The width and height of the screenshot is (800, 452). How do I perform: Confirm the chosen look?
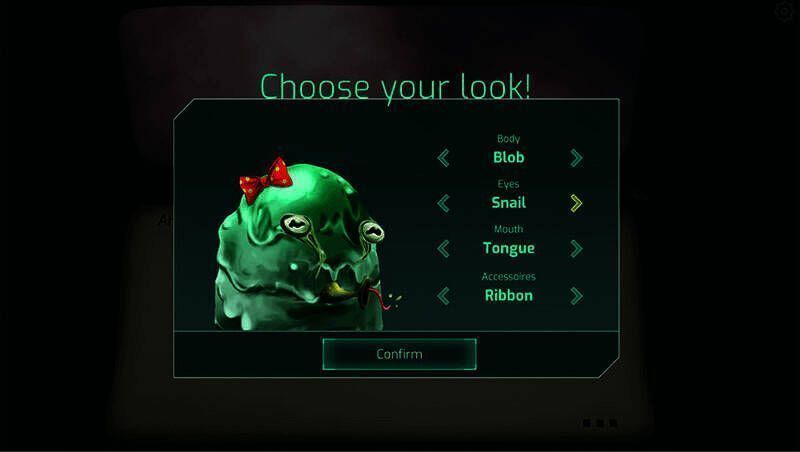[x=399, y=354]
